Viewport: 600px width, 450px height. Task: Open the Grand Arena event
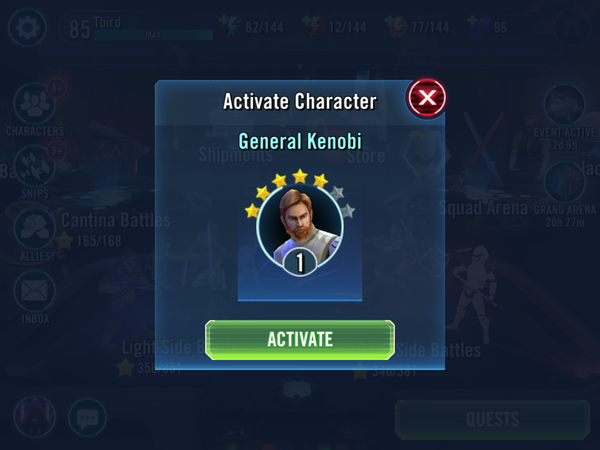pos(565,185)
